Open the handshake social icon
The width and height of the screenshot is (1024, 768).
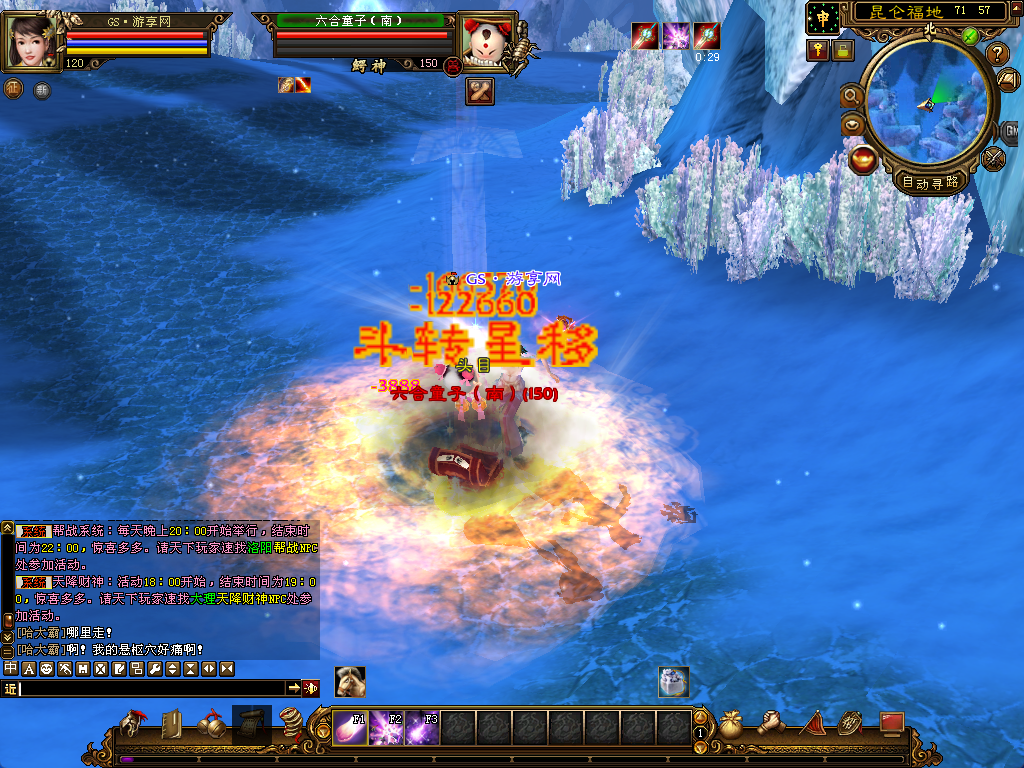pos(771,723)
